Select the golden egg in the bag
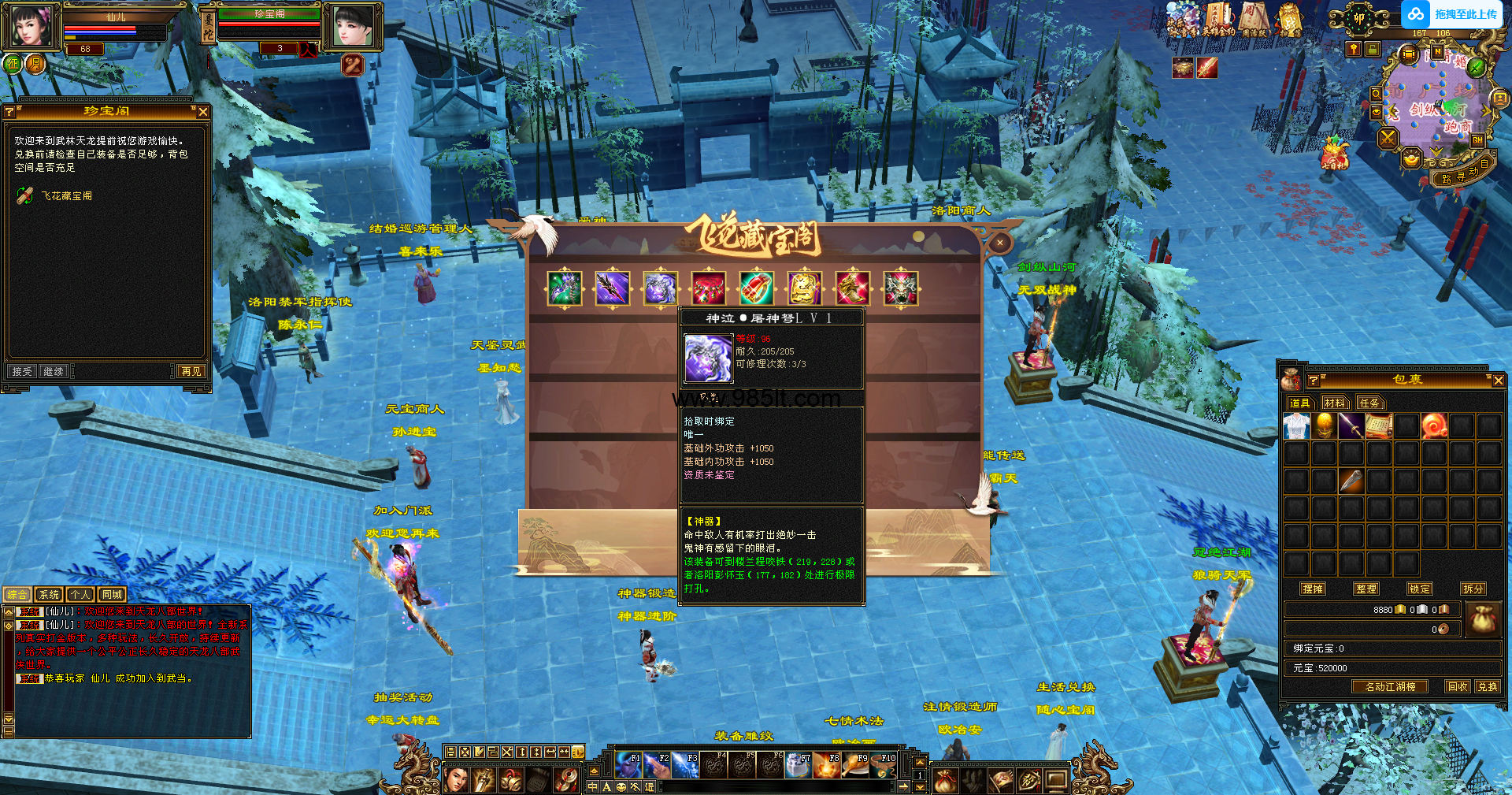 click(x=1325, y=426)
